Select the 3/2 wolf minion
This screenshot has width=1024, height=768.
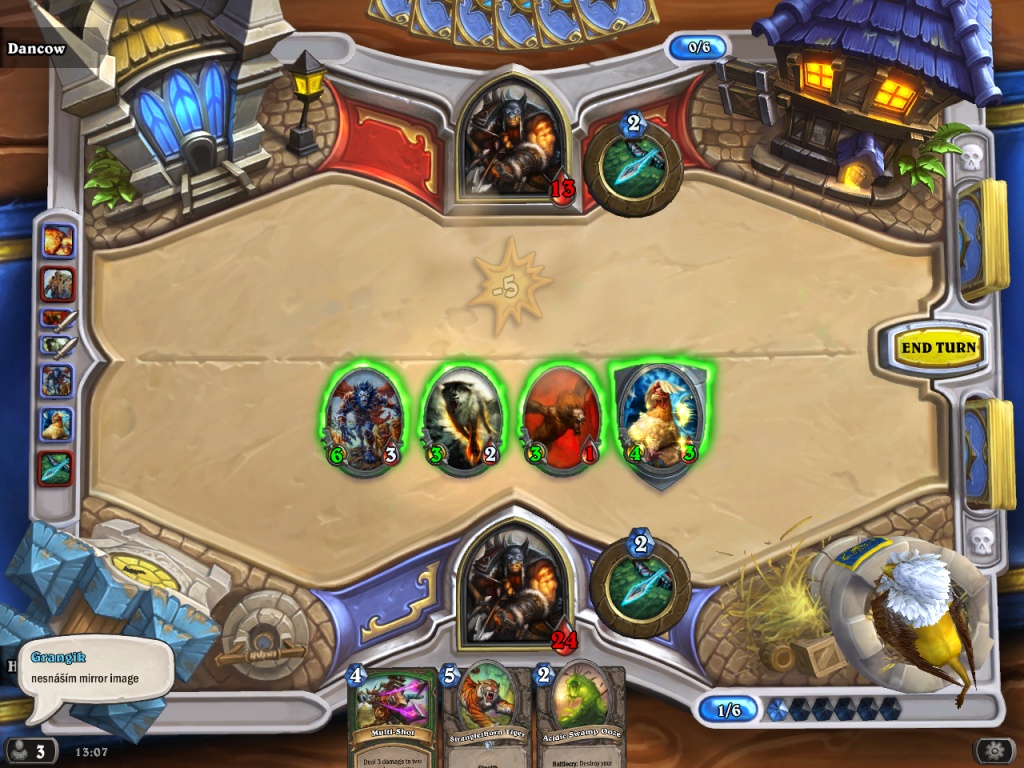461,420
